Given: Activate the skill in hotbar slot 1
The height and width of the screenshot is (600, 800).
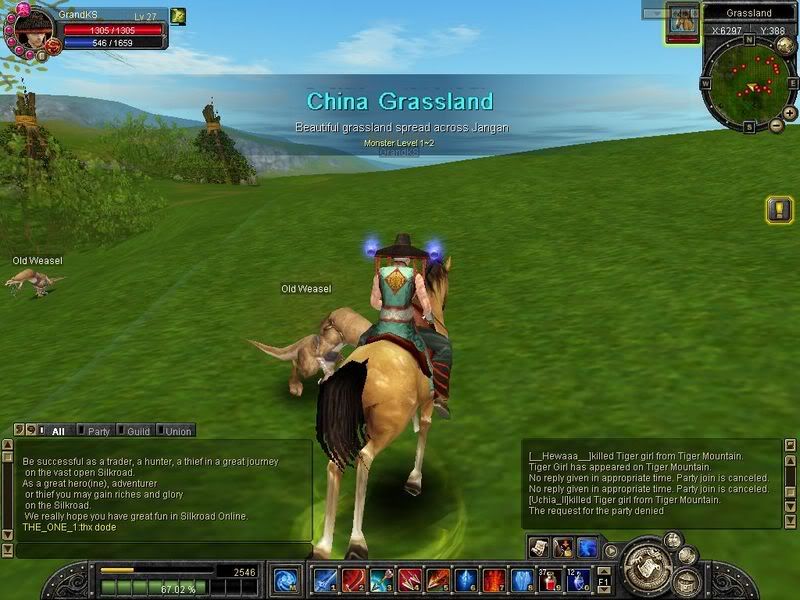Looking at the screenshot, I should click(x=325, y=579).
